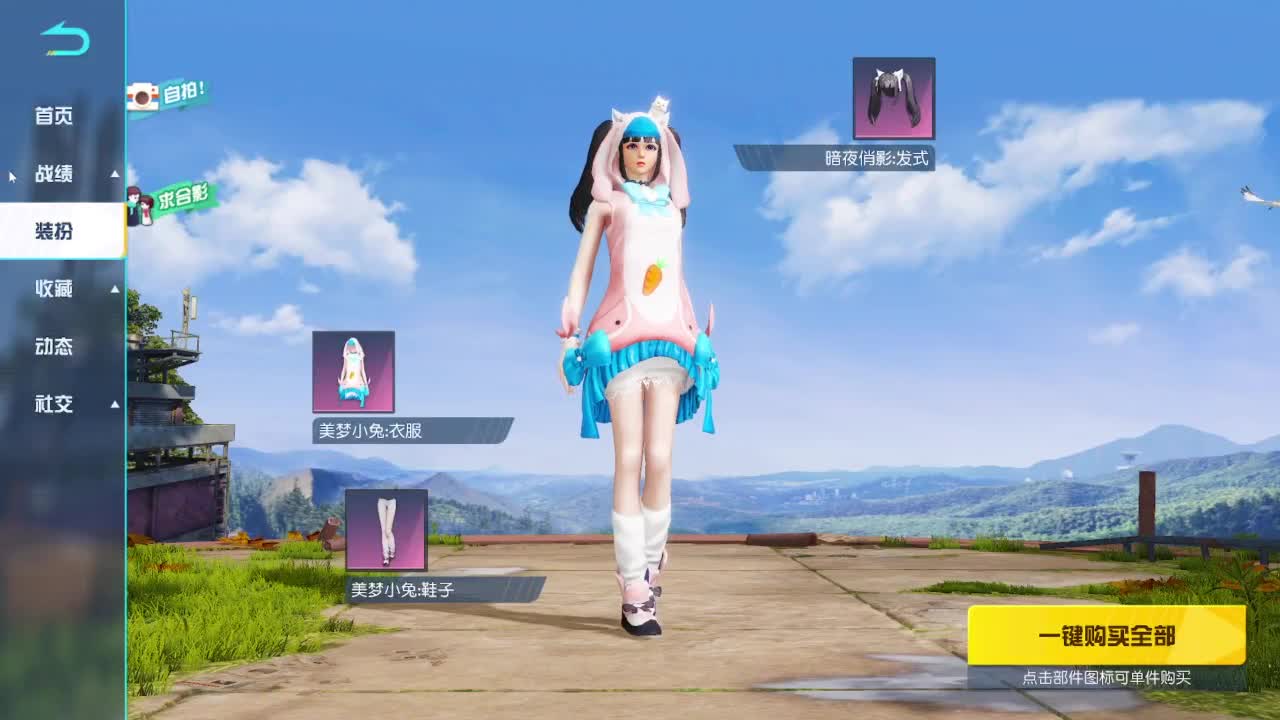Expand the 收藏 dropdown arrow
This screenshot has height=720, width=1280.
click(113, 289)
